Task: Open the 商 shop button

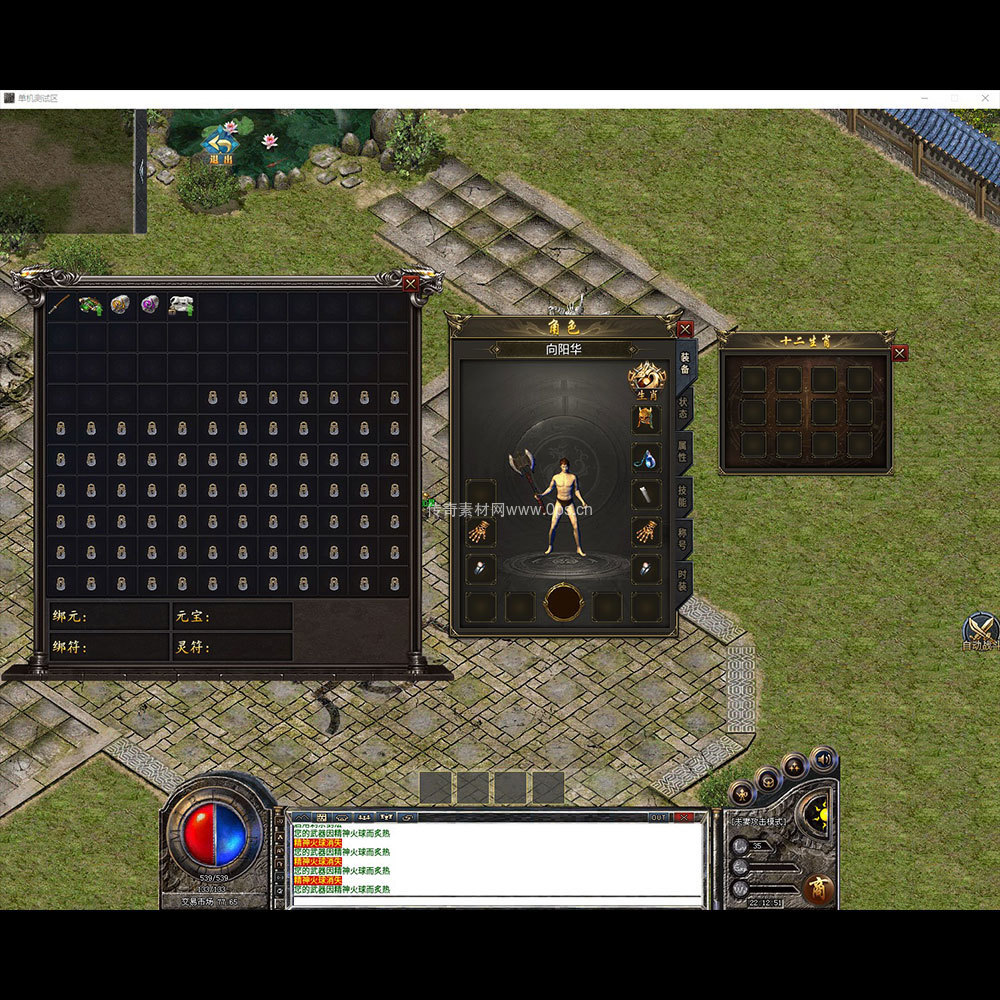Action: pyautogui.click(x=818, y=889)
